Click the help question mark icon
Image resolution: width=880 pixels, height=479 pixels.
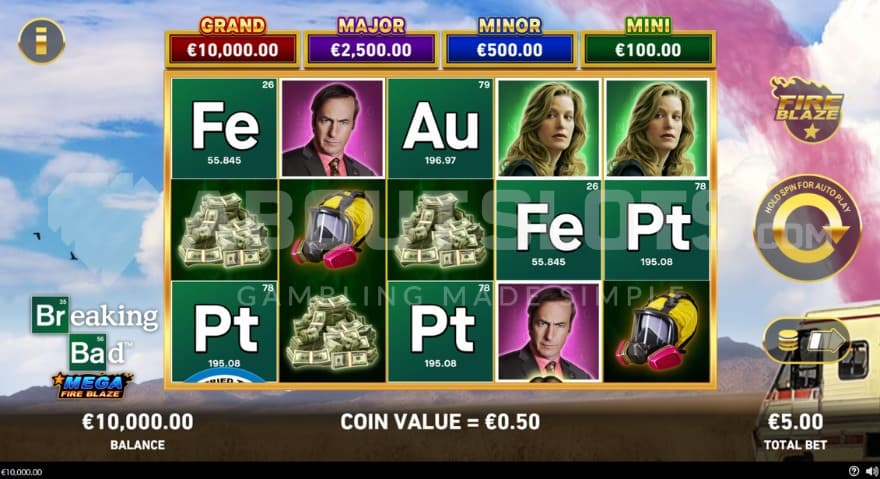[x=854, y=471]
